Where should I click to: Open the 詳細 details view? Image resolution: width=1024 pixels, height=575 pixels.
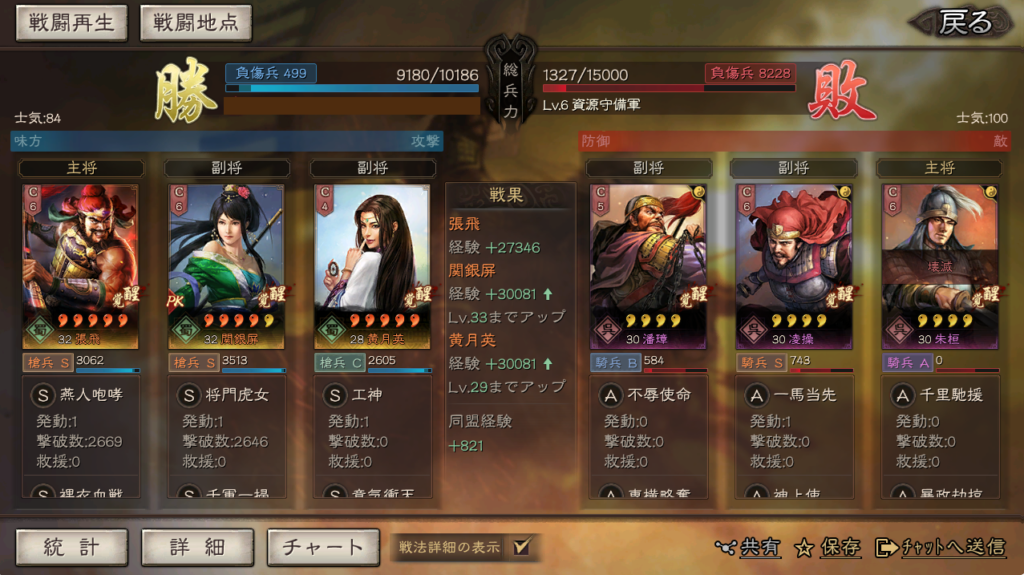197,547
